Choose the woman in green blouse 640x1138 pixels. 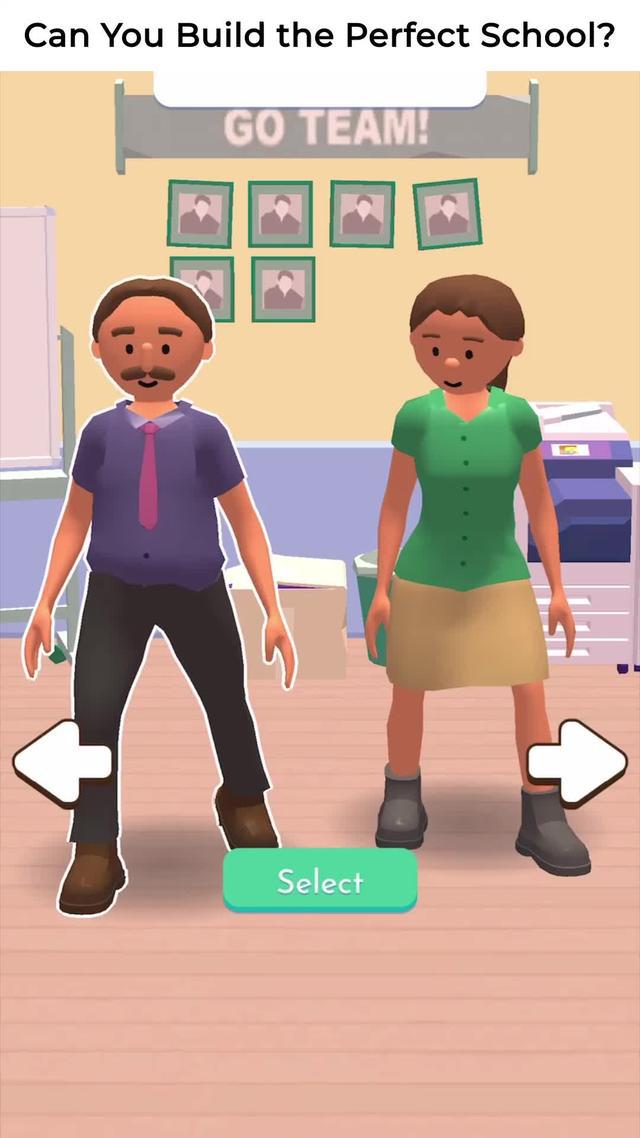coord(465,500)
